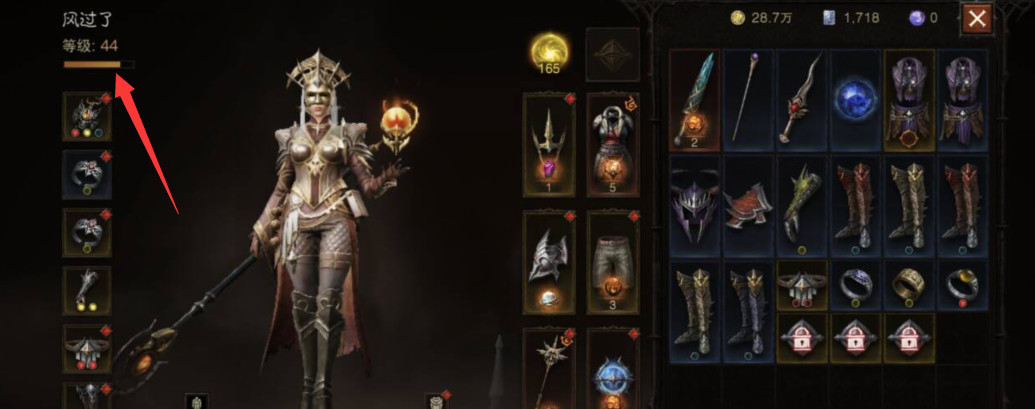Select the equipped gauntlet slot with yellow gems

point(87,290)
